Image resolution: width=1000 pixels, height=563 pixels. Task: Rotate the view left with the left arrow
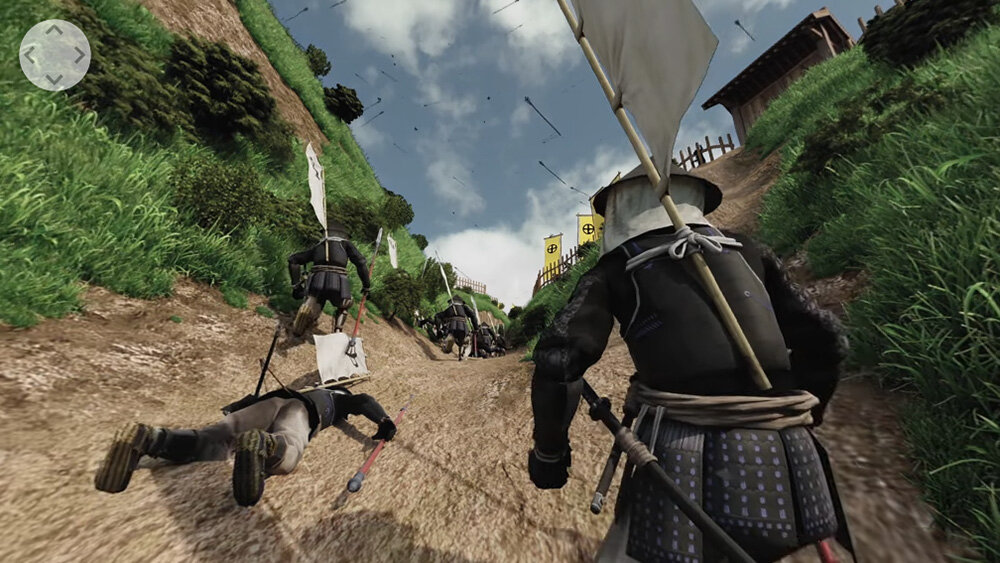[31, 55]
